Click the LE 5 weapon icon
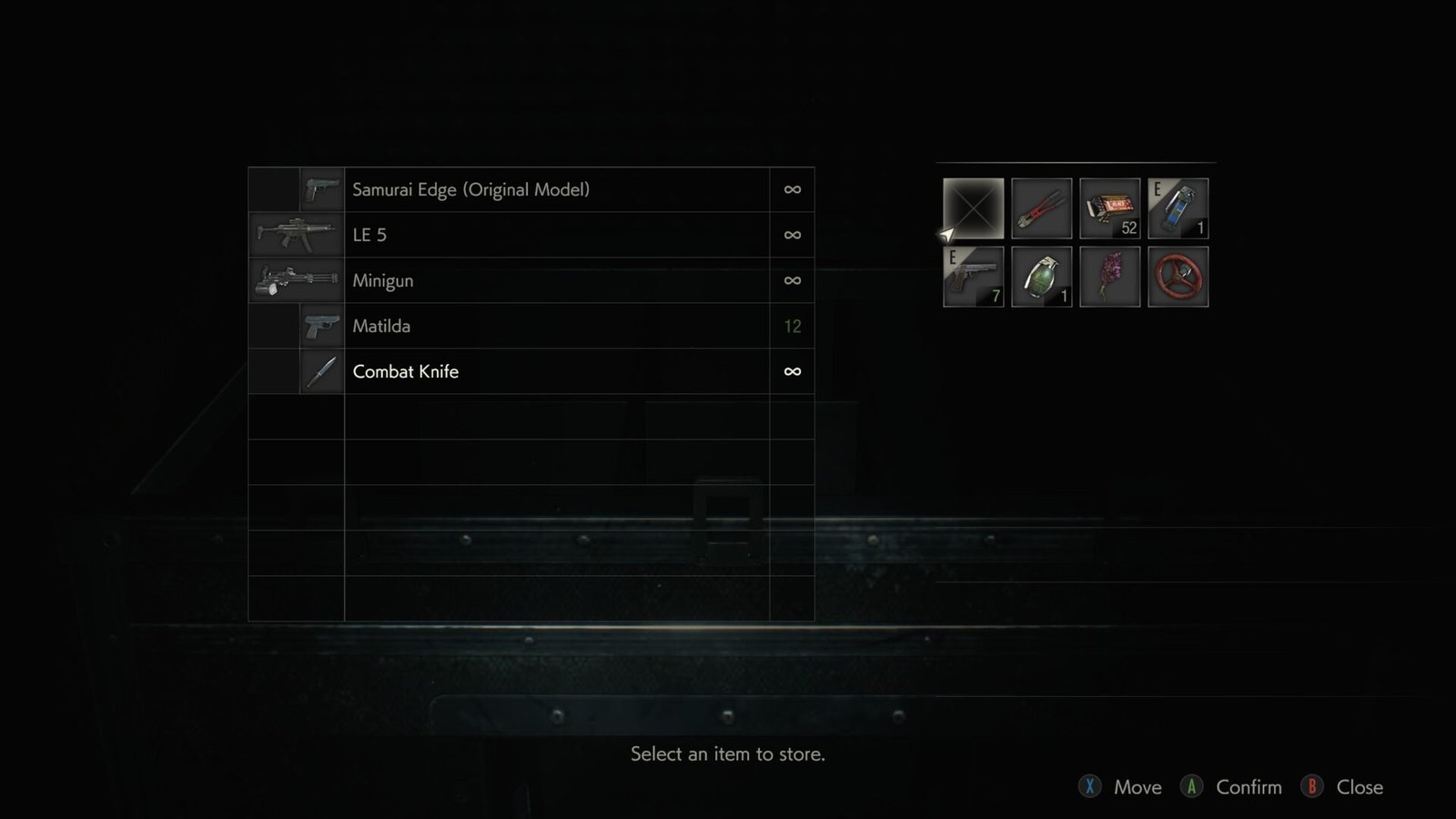 pyautogui.click(x=296, y=234)
